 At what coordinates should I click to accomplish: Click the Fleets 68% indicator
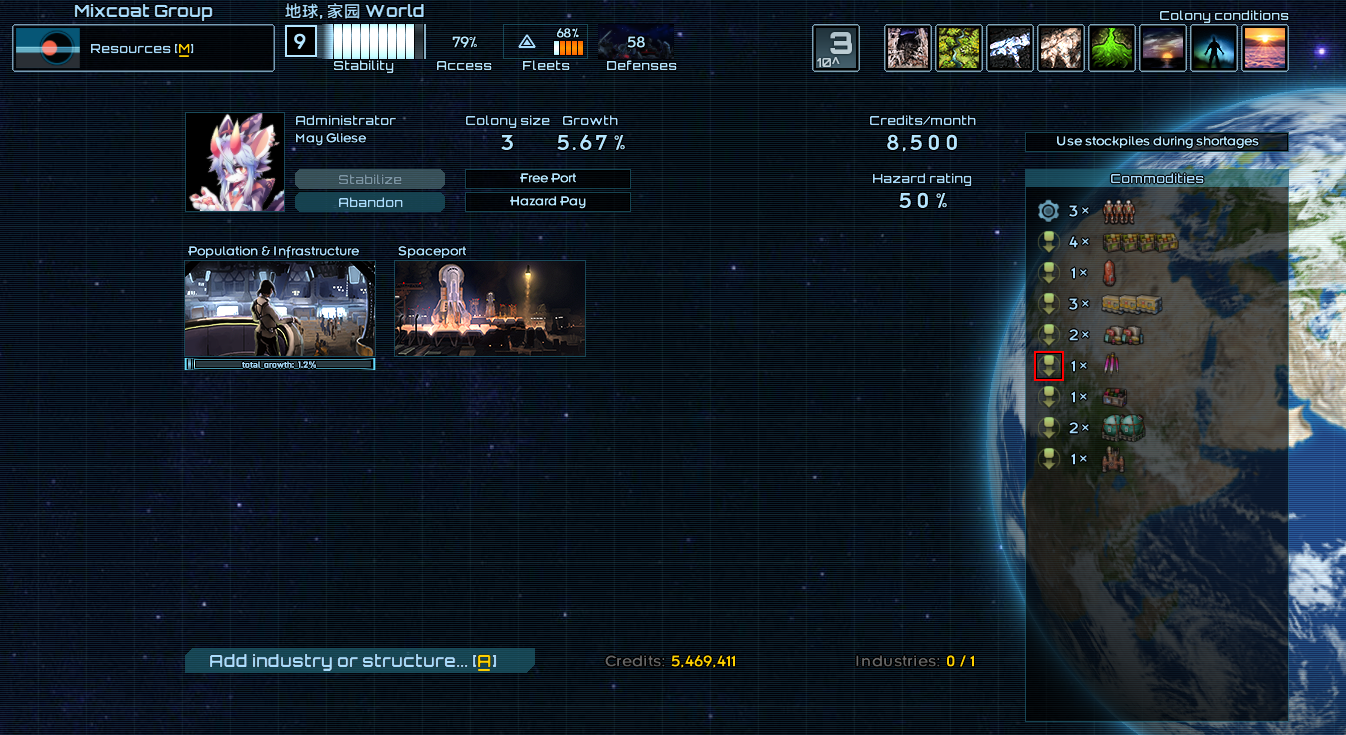[546, 48]
